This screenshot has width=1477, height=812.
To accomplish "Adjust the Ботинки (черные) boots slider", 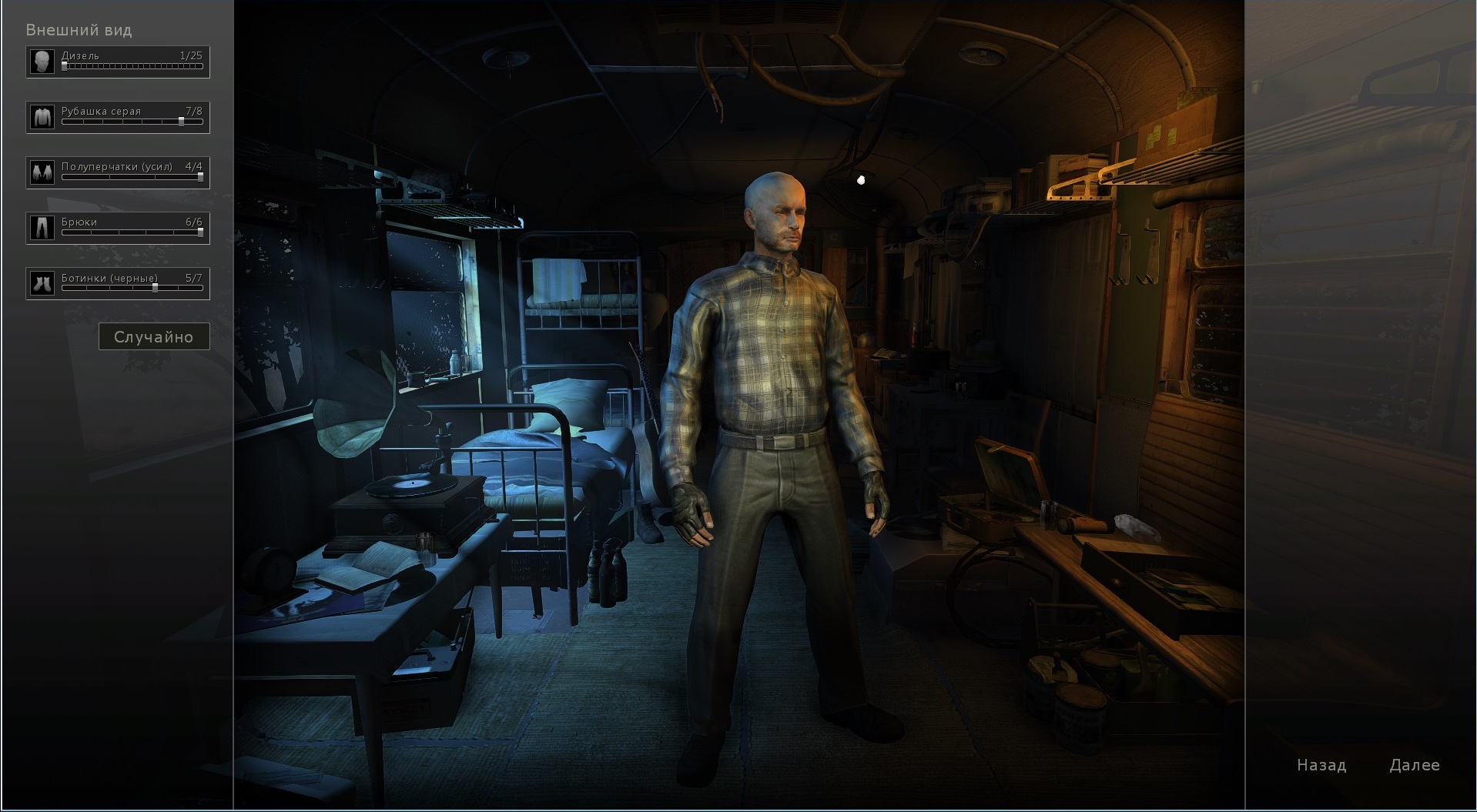I will point(132,288).
